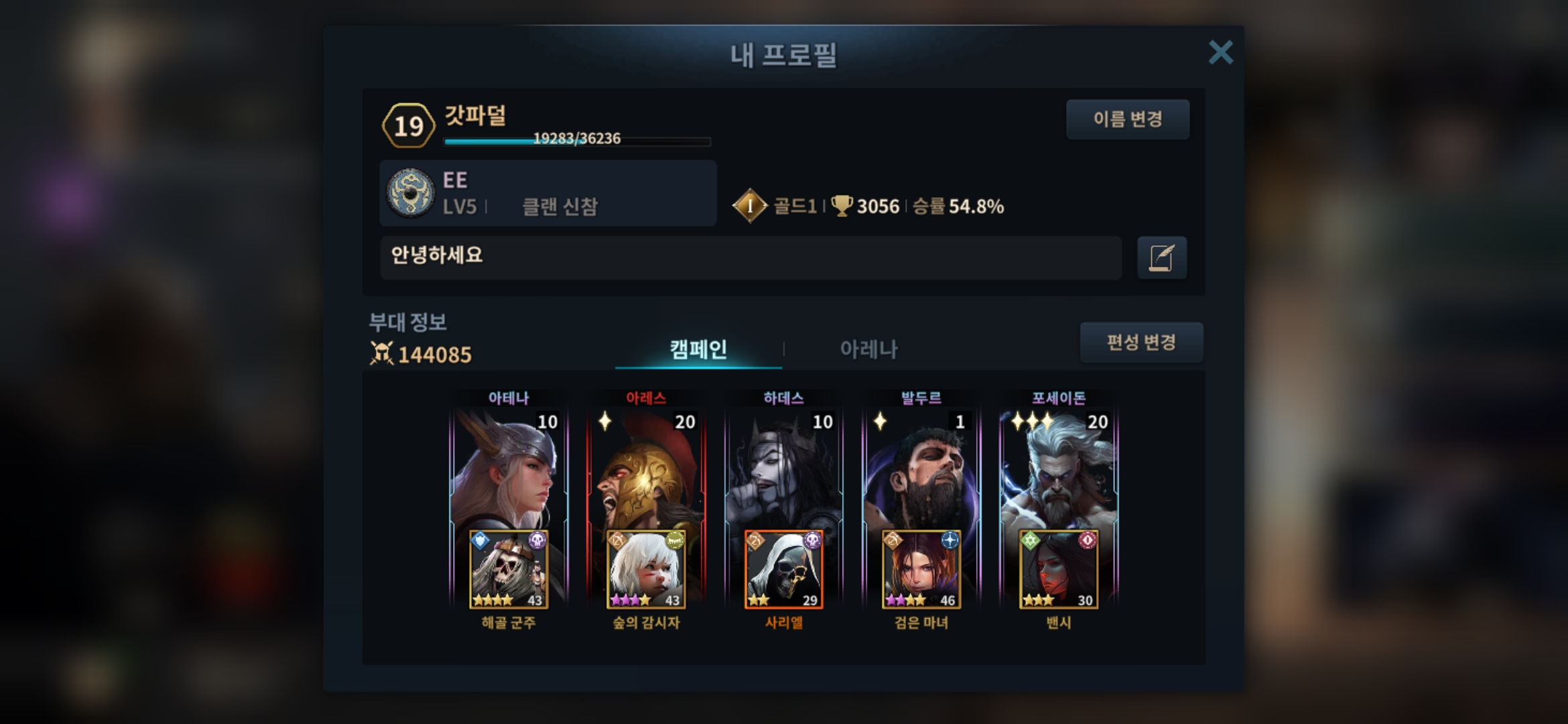Switch to the 아레나 tab
The width and height of the screenshot is (1568, 724).
[x=868, y=349]
